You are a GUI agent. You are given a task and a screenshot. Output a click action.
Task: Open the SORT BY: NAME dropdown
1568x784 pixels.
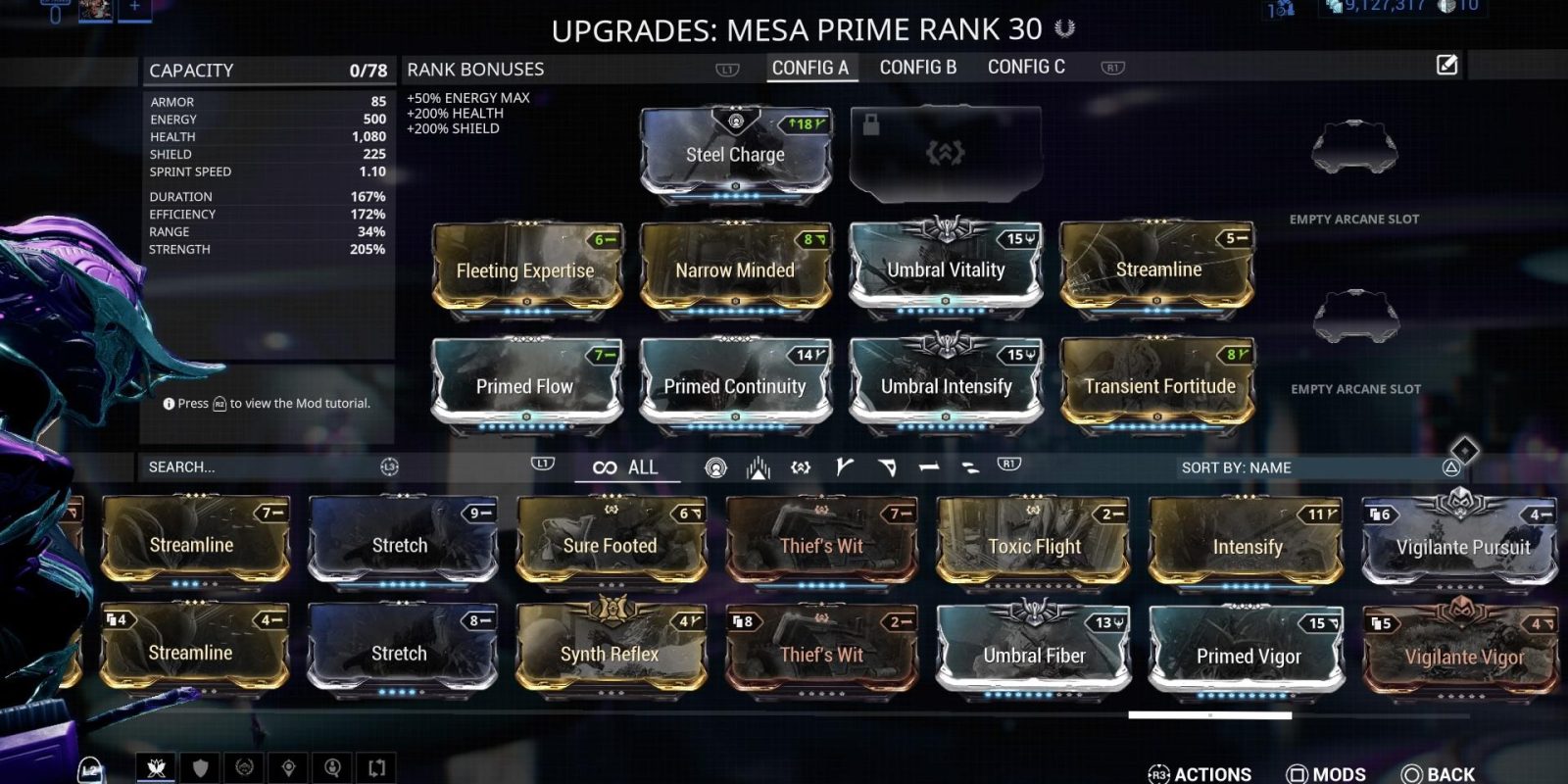(x=1235, y=467)
